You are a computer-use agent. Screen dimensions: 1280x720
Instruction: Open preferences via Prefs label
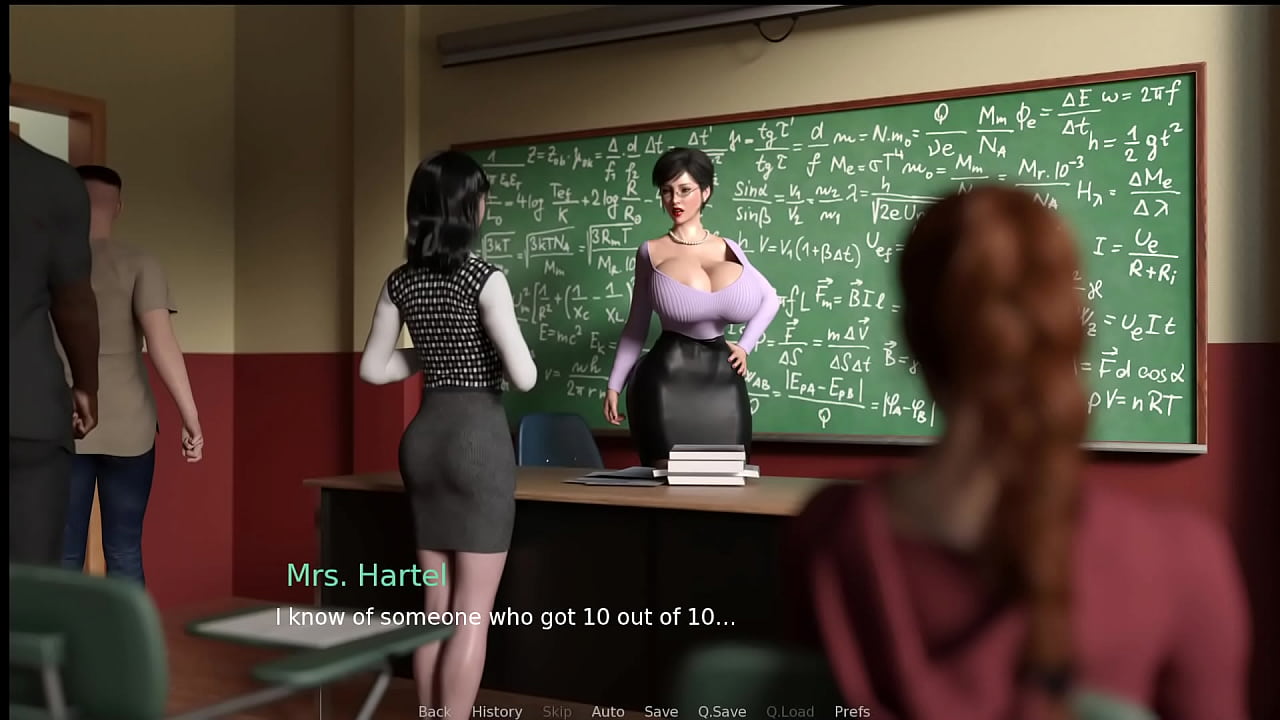click(x=852, y=711)
